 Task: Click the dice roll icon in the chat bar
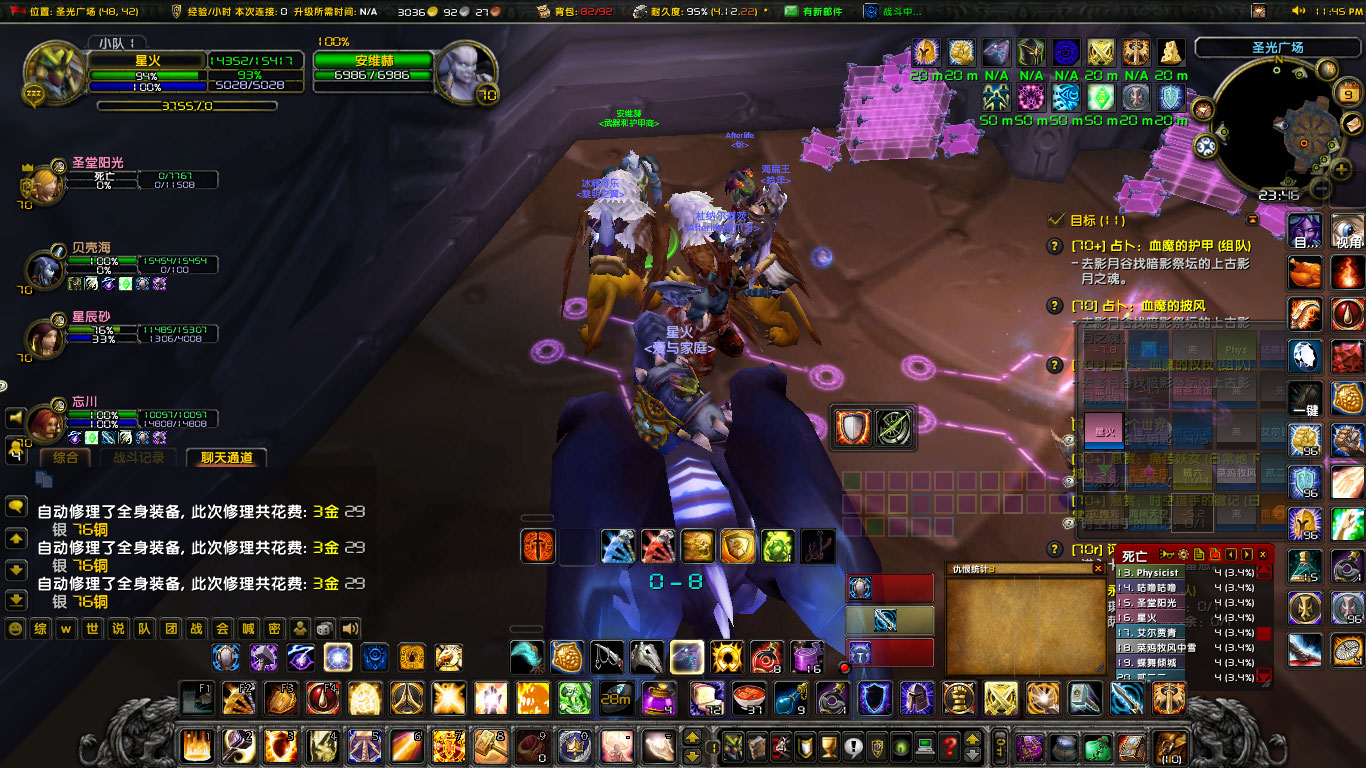point(324,630)
